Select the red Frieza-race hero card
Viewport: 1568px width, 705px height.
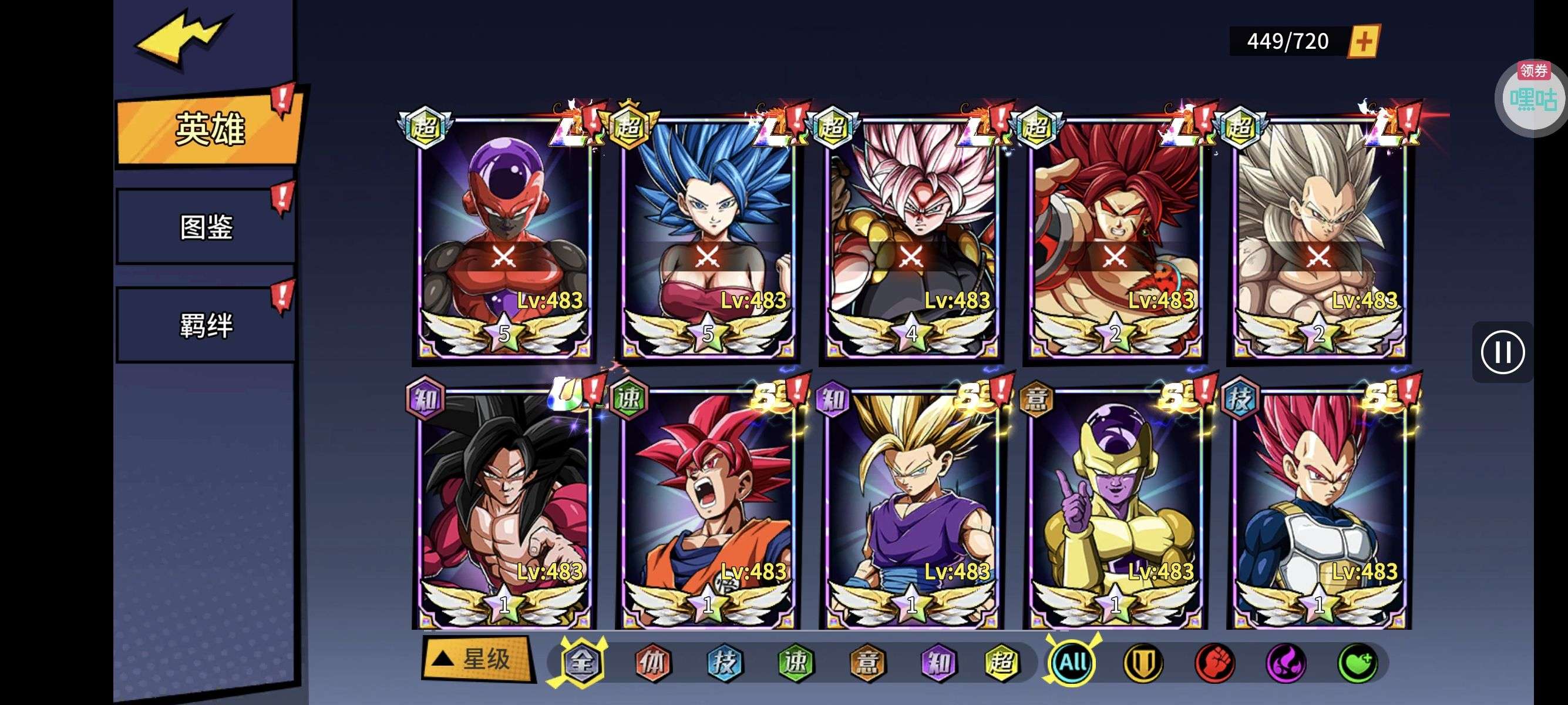coord(504,237)
